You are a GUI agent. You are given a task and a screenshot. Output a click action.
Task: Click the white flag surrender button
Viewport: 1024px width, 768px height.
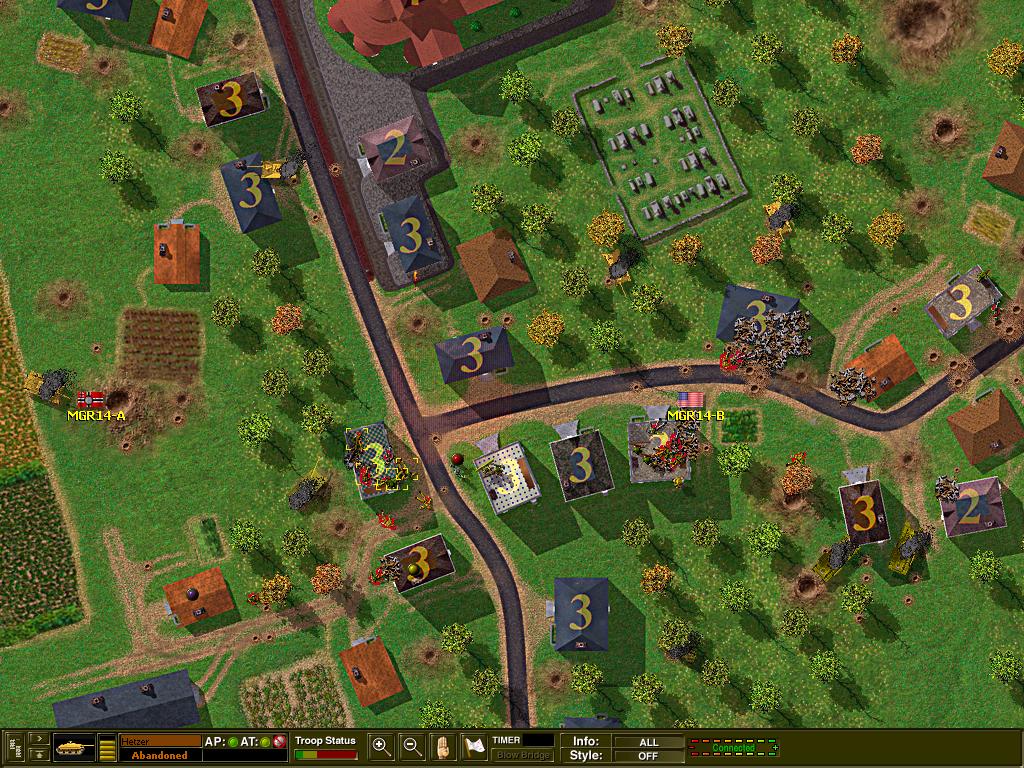tap(474, 746)
